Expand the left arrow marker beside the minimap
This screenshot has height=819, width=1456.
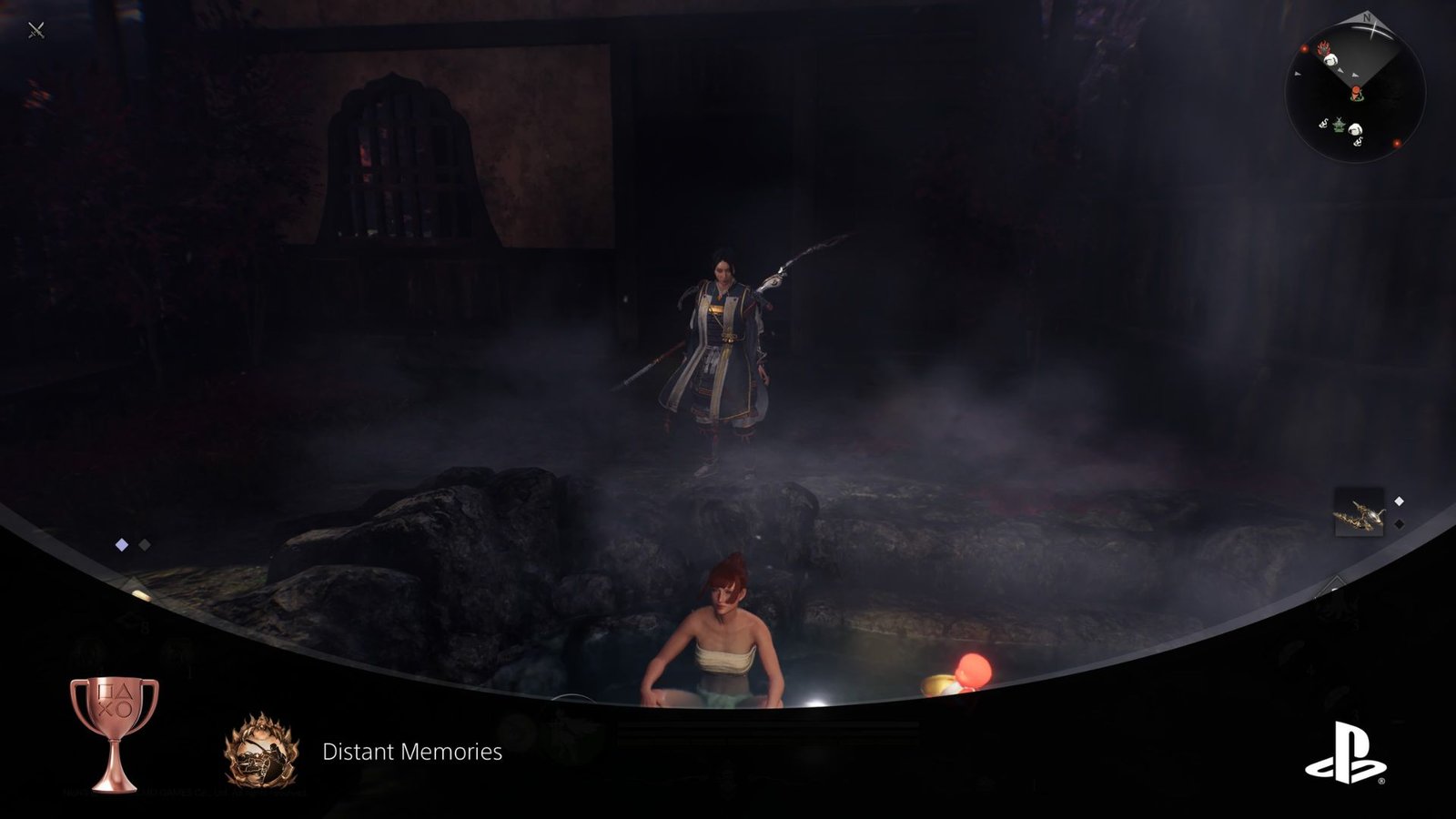(1297, 74)
